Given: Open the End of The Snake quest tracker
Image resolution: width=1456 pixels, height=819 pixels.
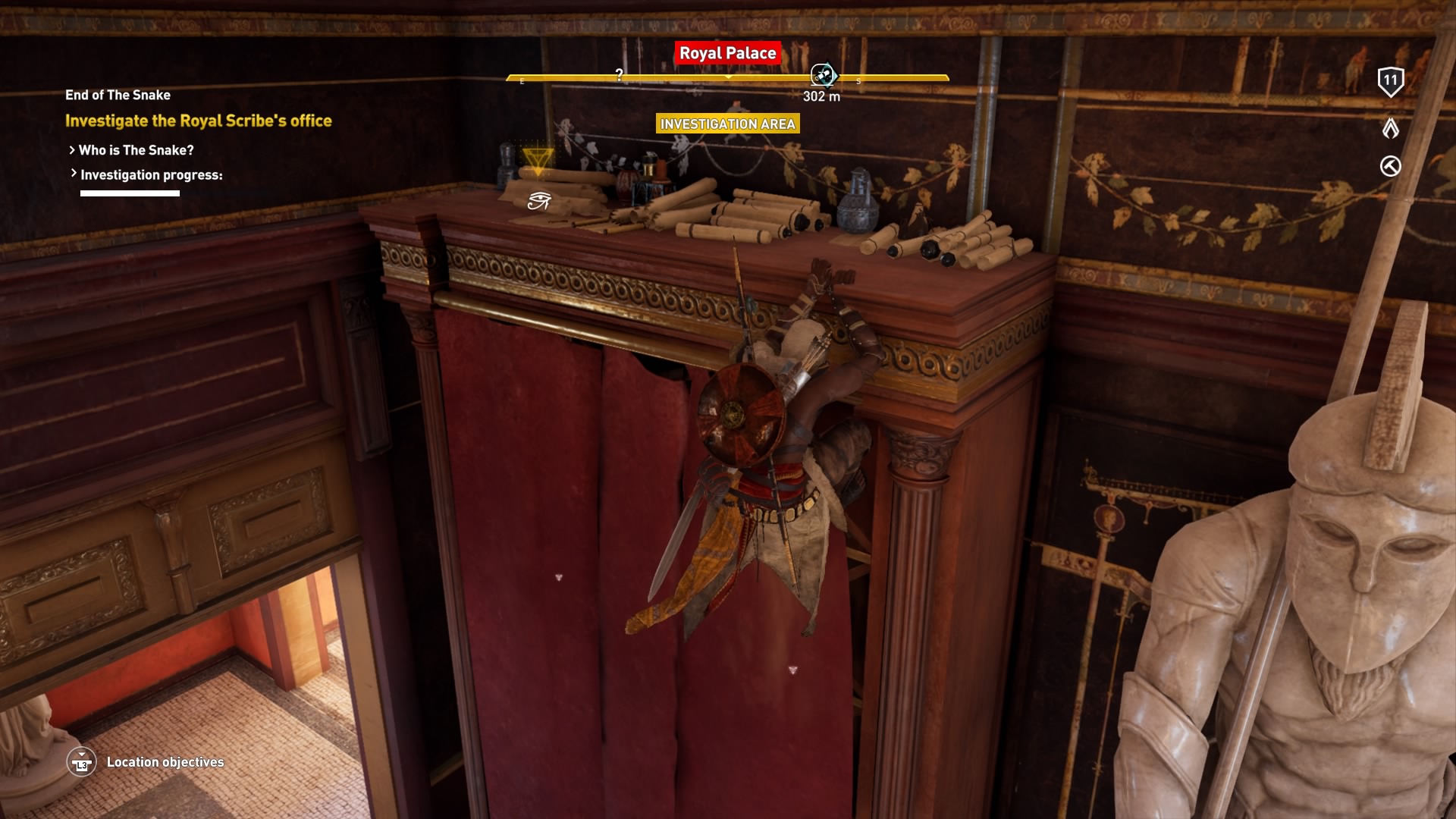Looking at the screenshot, I should tap(118, 95).
